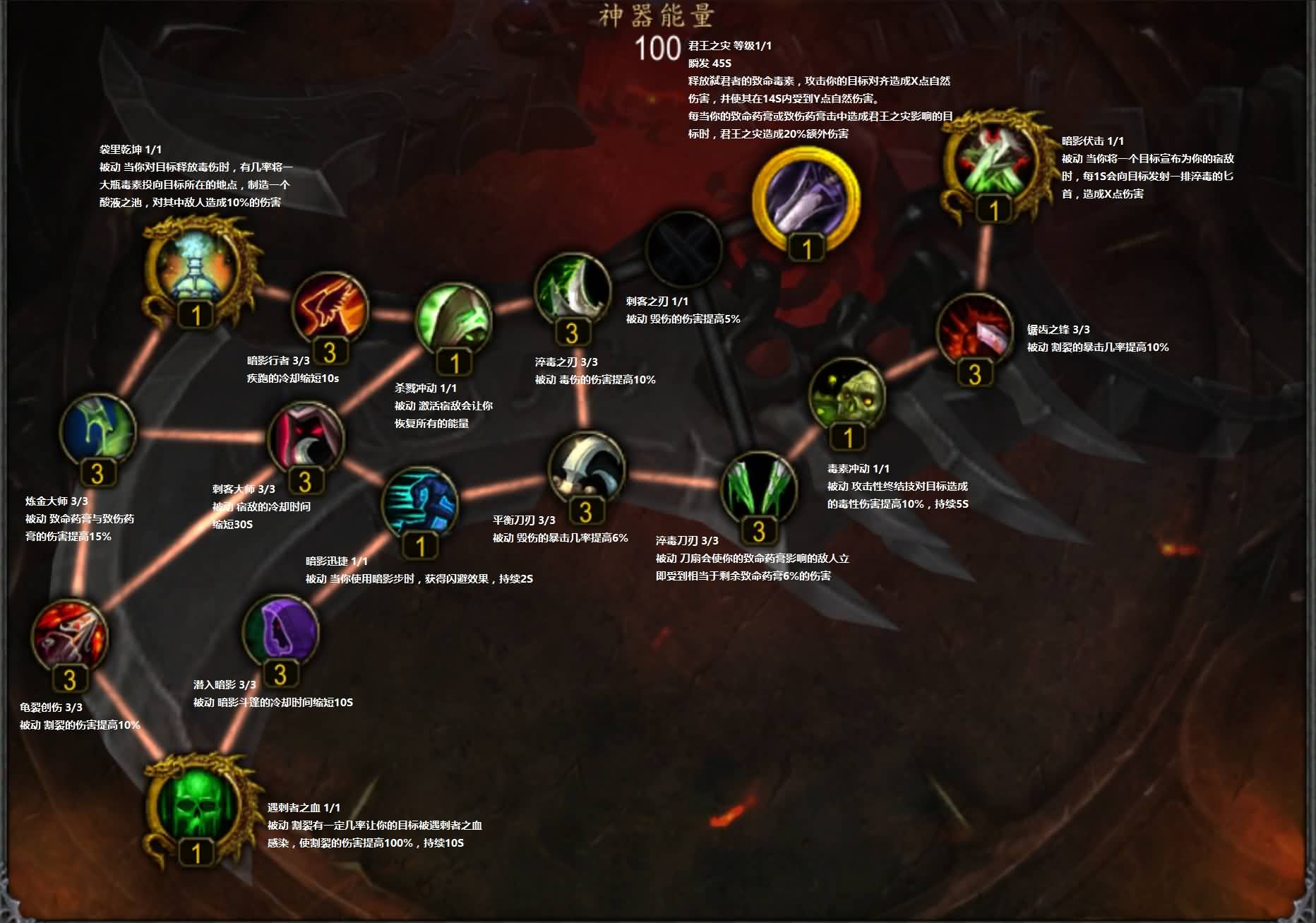Activate the 暗影迅捷 blue runner trait

click(x=420, y=503)
